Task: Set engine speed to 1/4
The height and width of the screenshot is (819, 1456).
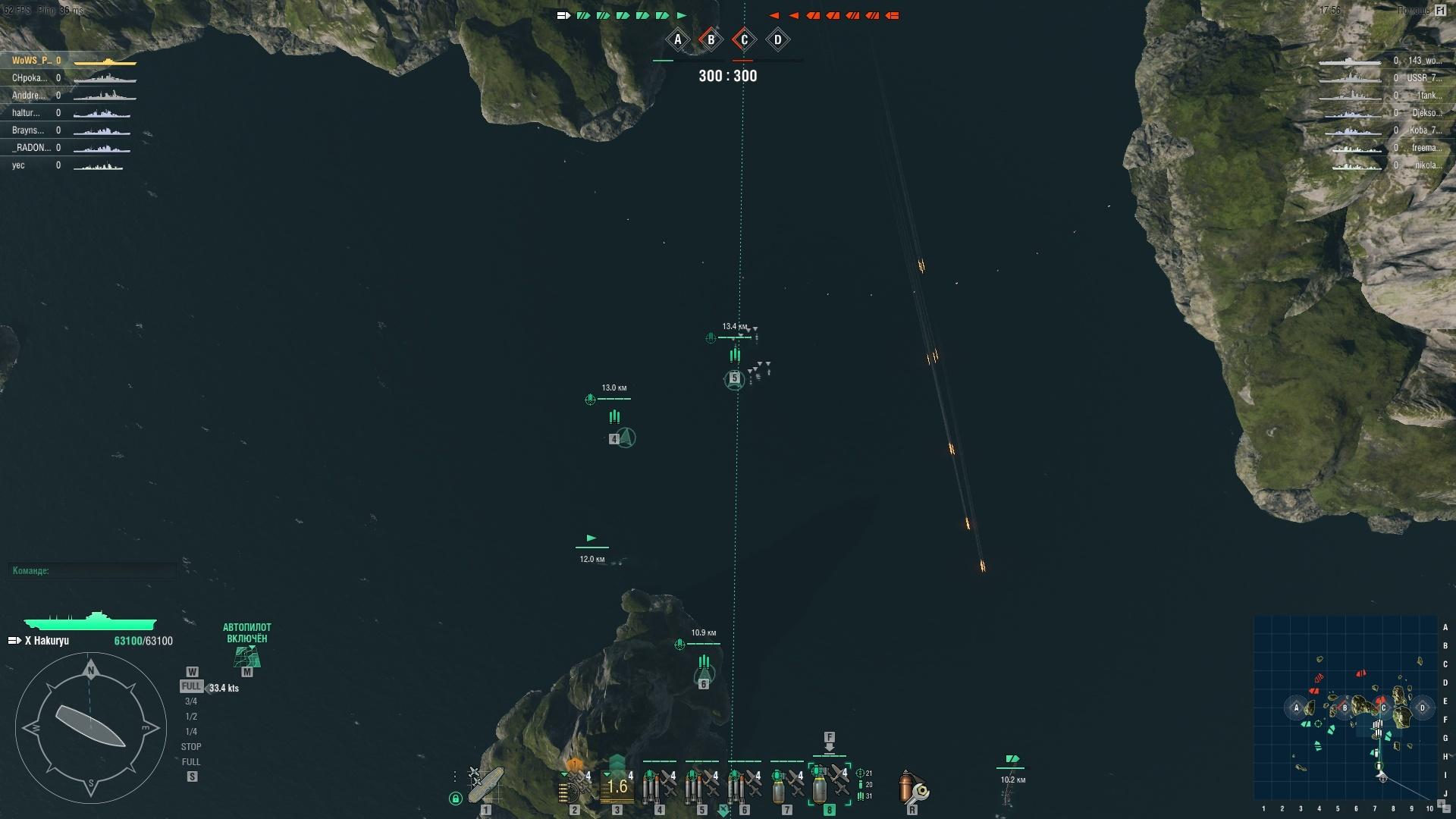Action: point(191,732)
